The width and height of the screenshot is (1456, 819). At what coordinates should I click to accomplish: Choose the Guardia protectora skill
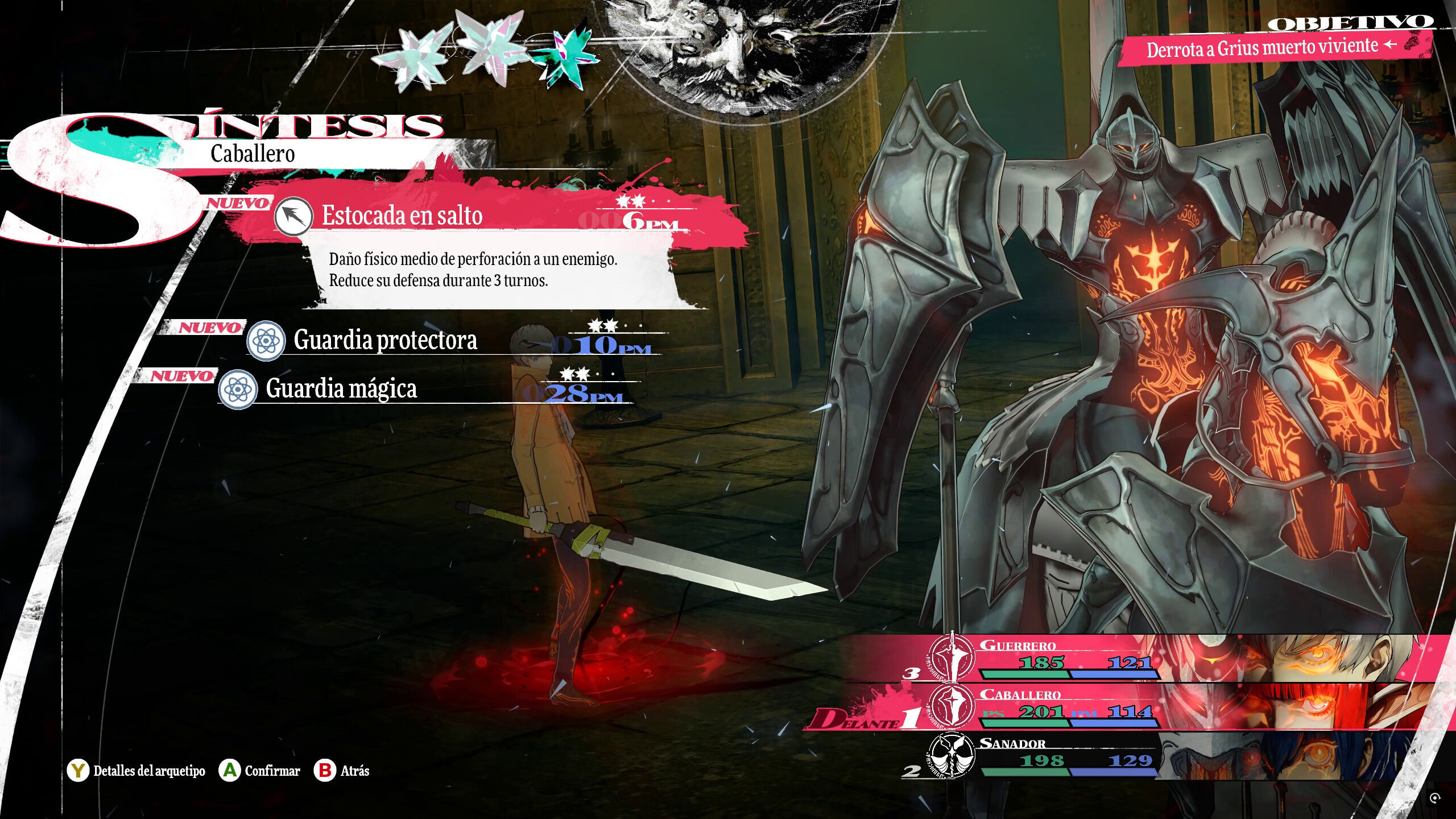point(385,340)
